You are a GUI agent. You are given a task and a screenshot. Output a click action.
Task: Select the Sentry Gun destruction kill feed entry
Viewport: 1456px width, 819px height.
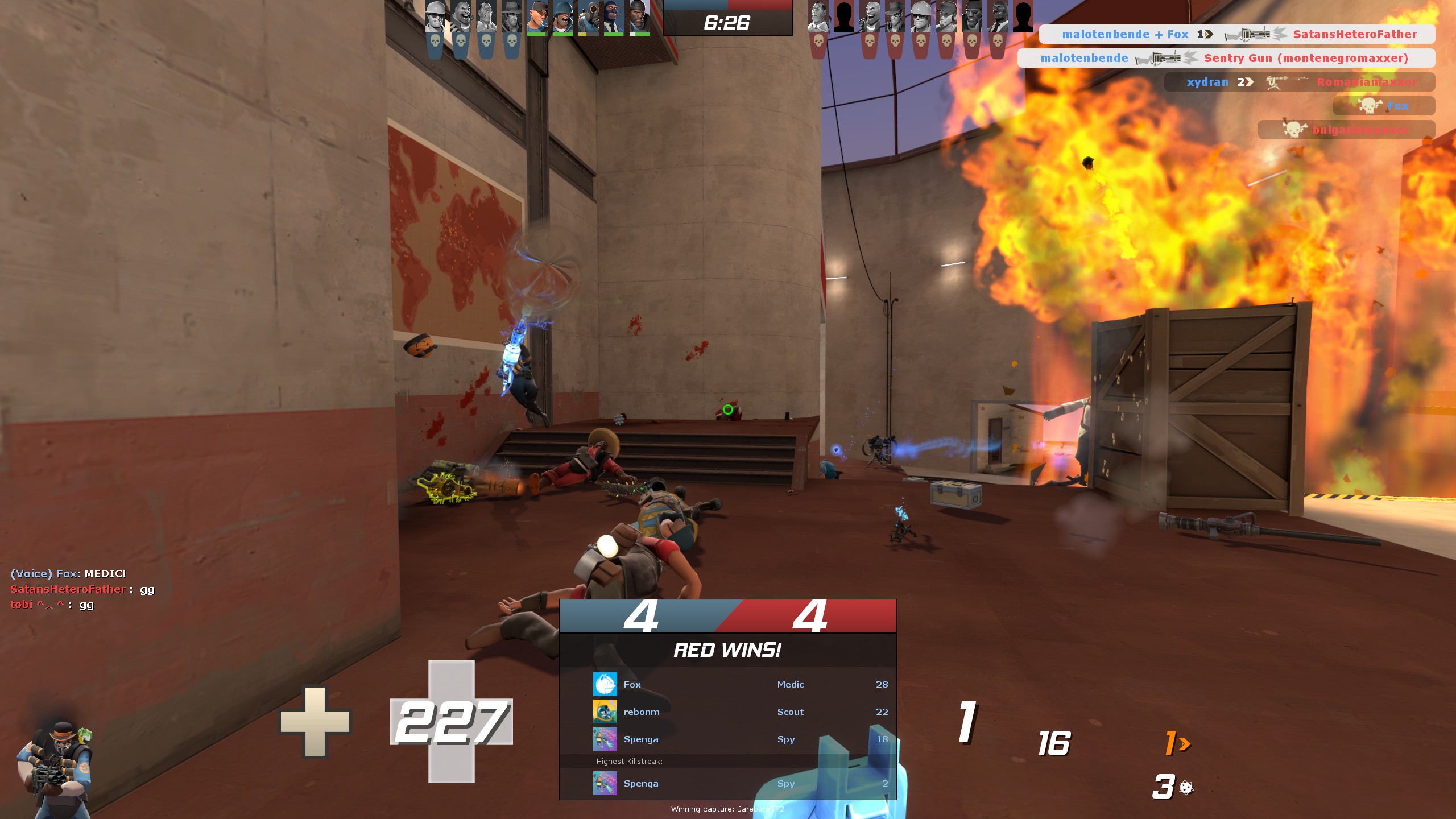coord(1226,58)
